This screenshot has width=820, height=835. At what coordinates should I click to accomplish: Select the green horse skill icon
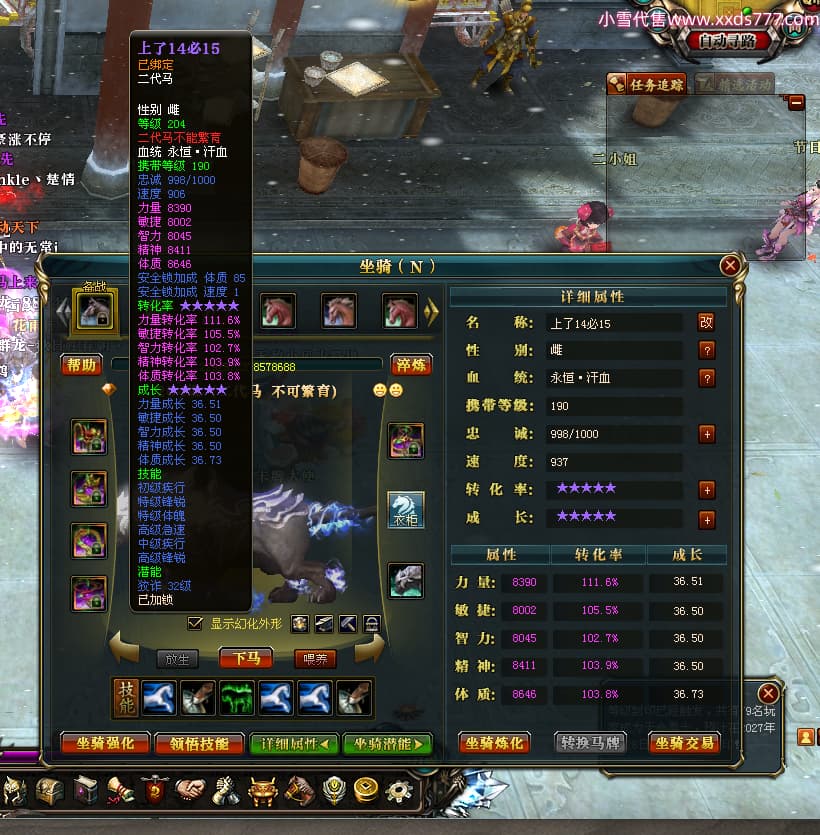click(x=237, y=698)
